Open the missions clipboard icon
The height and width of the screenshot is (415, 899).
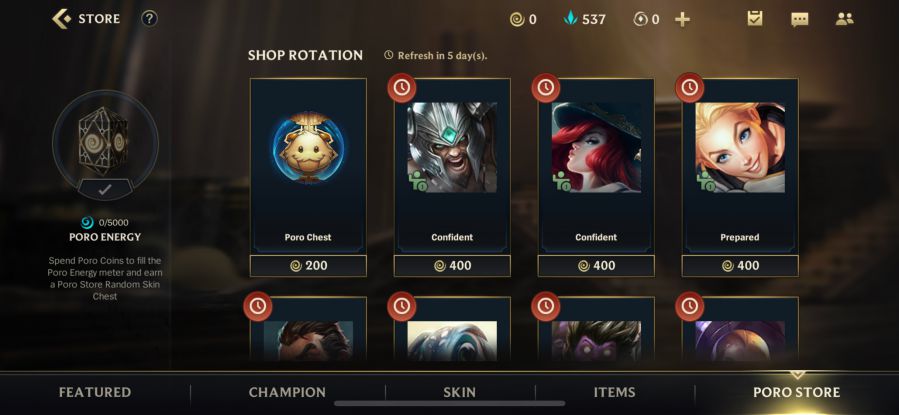pos(755,19)
